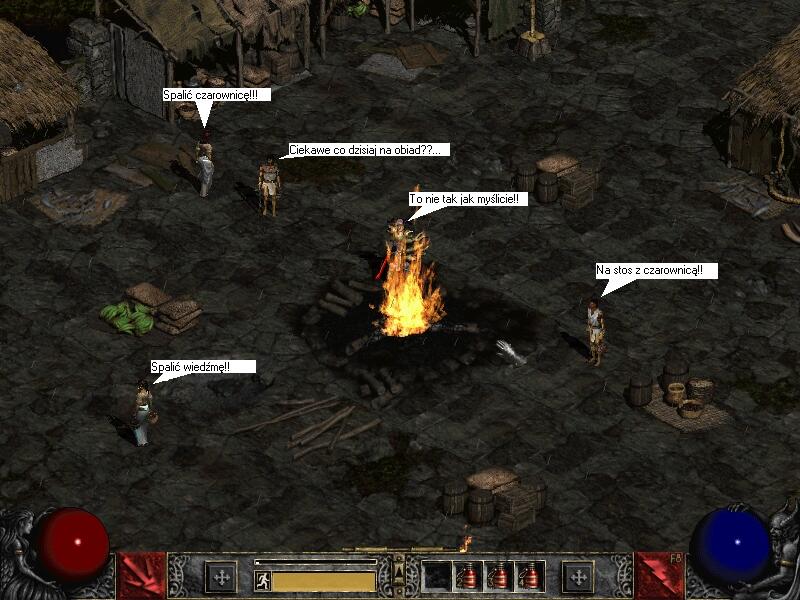The image size is (800, 600).
Task: Open the left mouse skill selector
Action: (140, 576)
